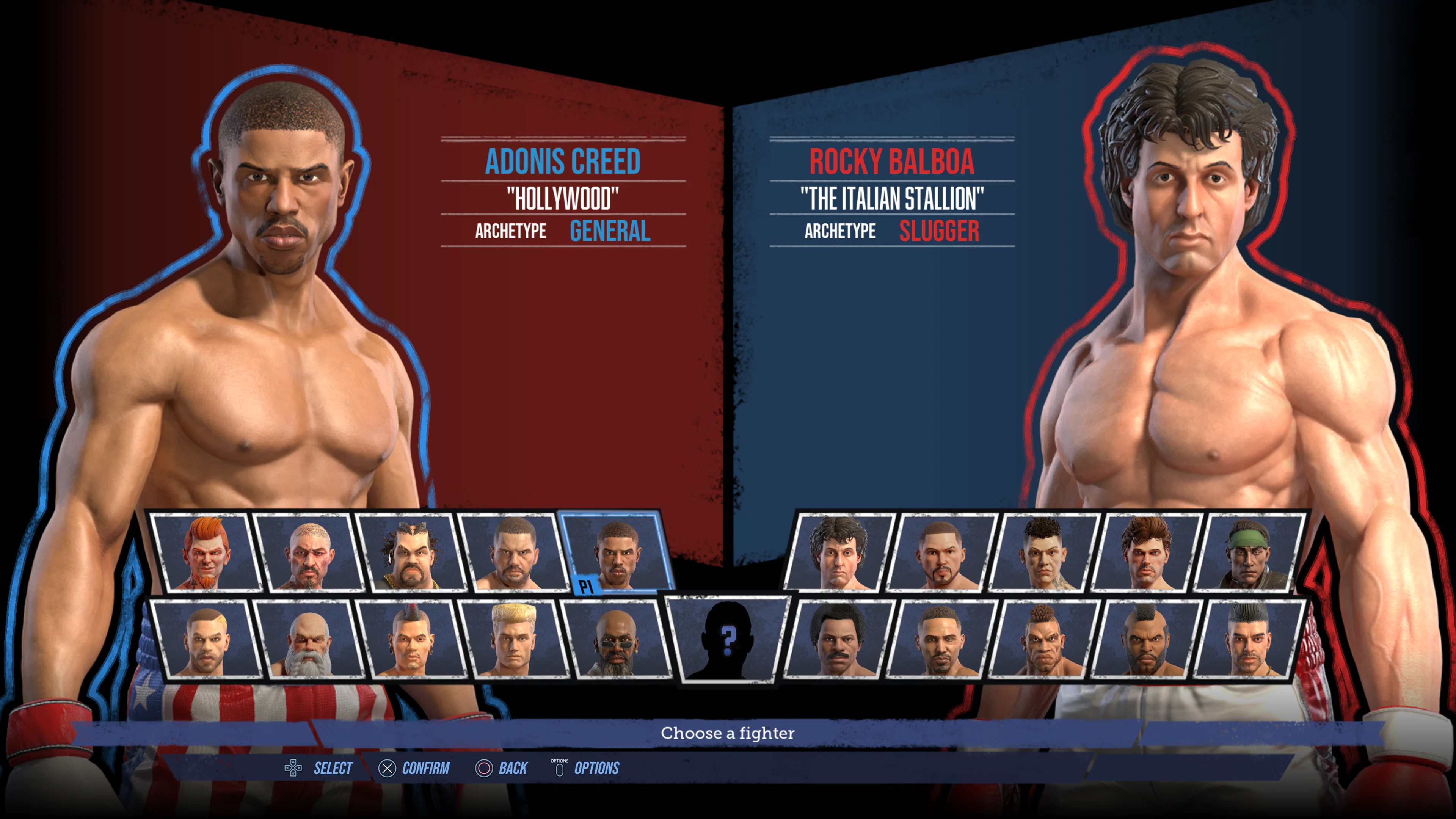Pick the blond flat-top fighter portrait
This screenshot has height=819, width=1456.
[513, 639]
